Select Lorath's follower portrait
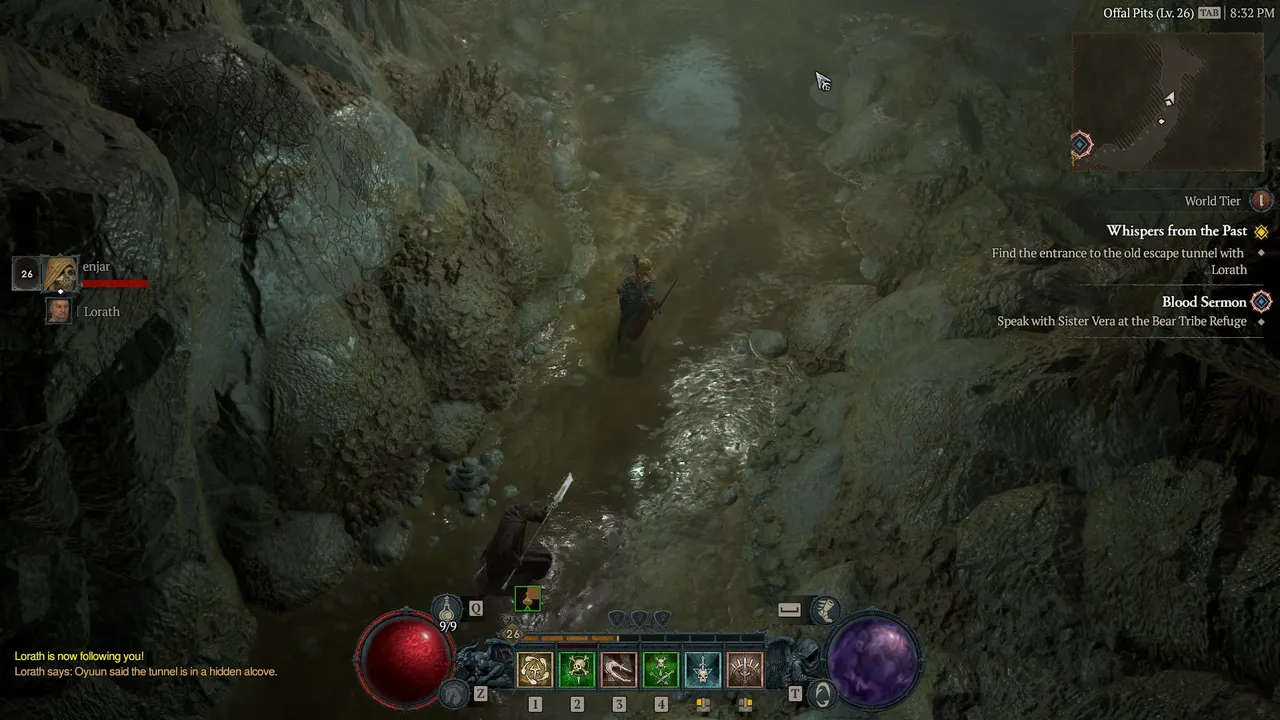Screen dimensions: 1280x720 tap(59, 311)
